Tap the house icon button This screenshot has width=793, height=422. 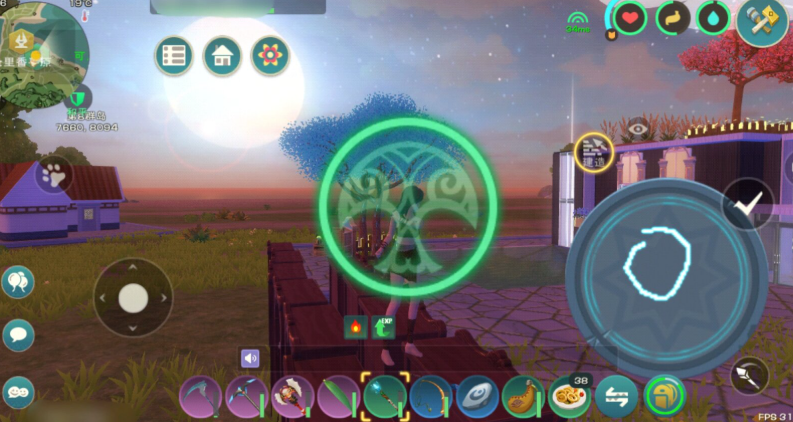coord(222,56)
